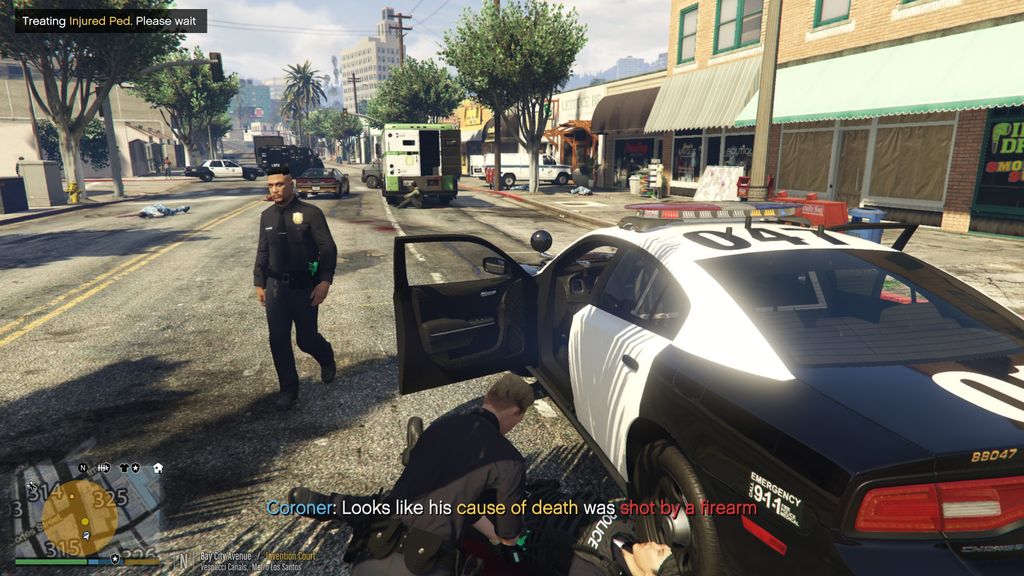This screenshot has height=576, width=1024.
Task: Select the yellow dot marker on minimap
Action: click(x=85, y=521)
